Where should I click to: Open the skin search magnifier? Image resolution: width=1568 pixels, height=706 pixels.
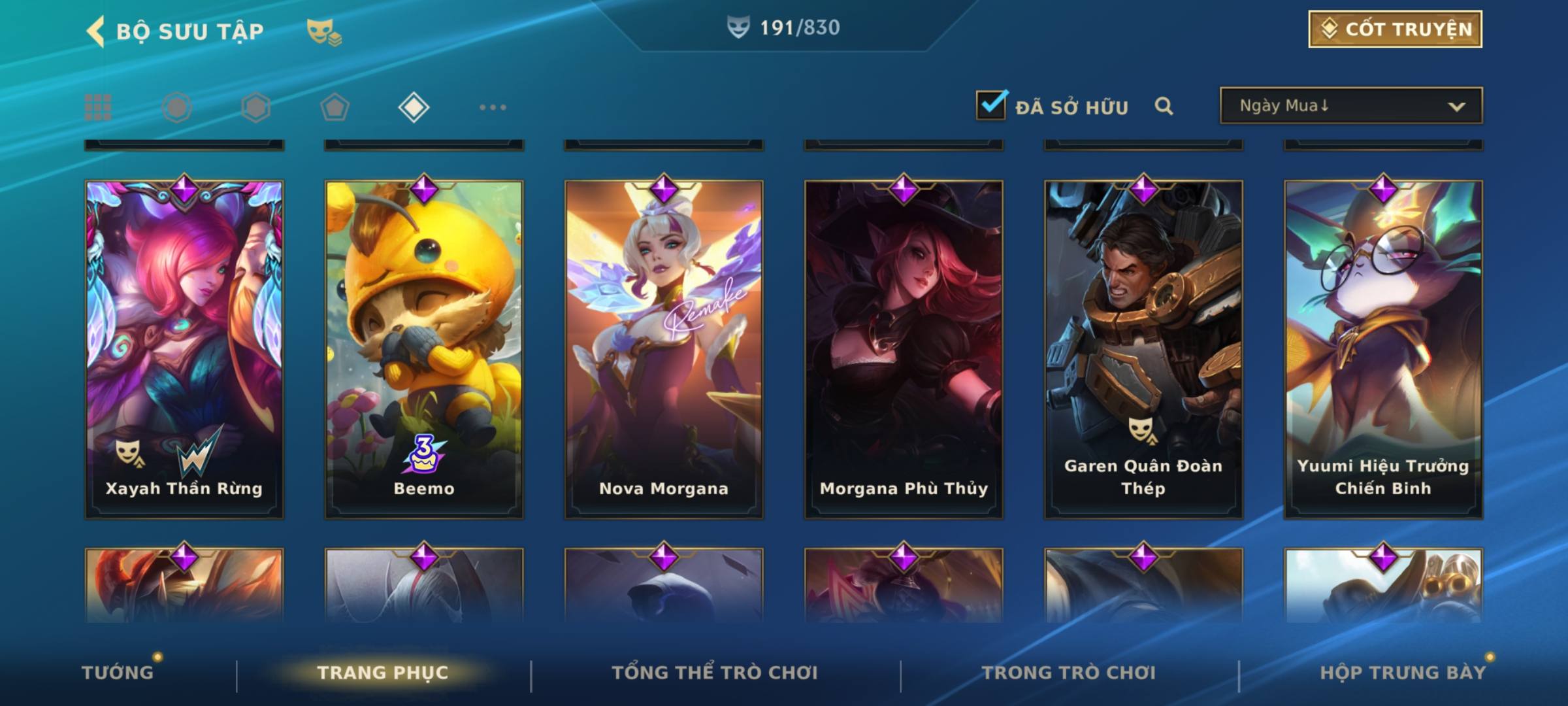1164,106
